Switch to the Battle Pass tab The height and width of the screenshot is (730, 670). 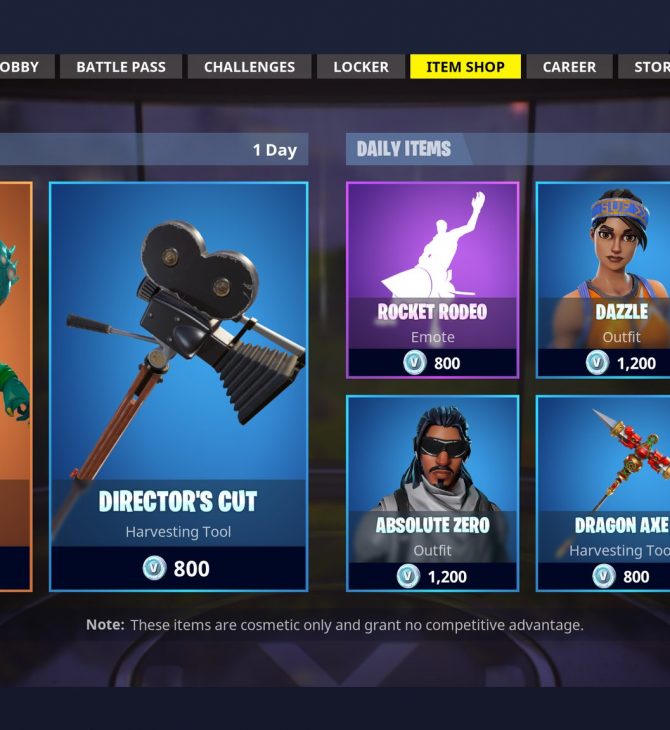pos(121,67)
